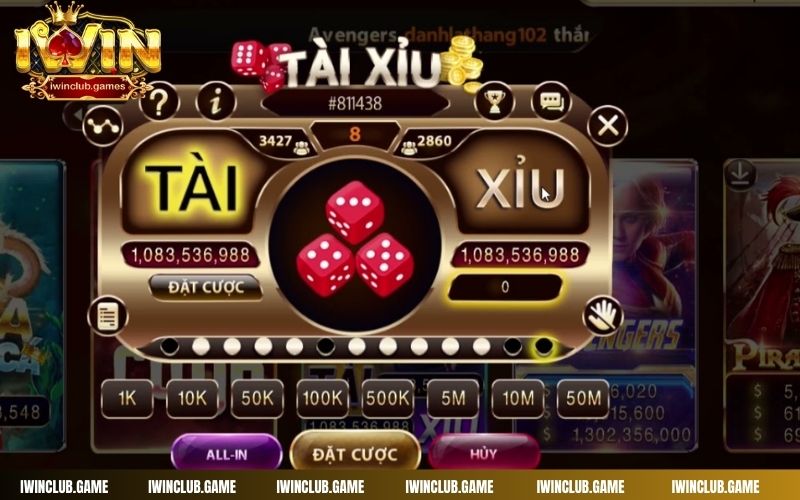
Task: Open the trophy leaderboard
Action: coord(493,100)
